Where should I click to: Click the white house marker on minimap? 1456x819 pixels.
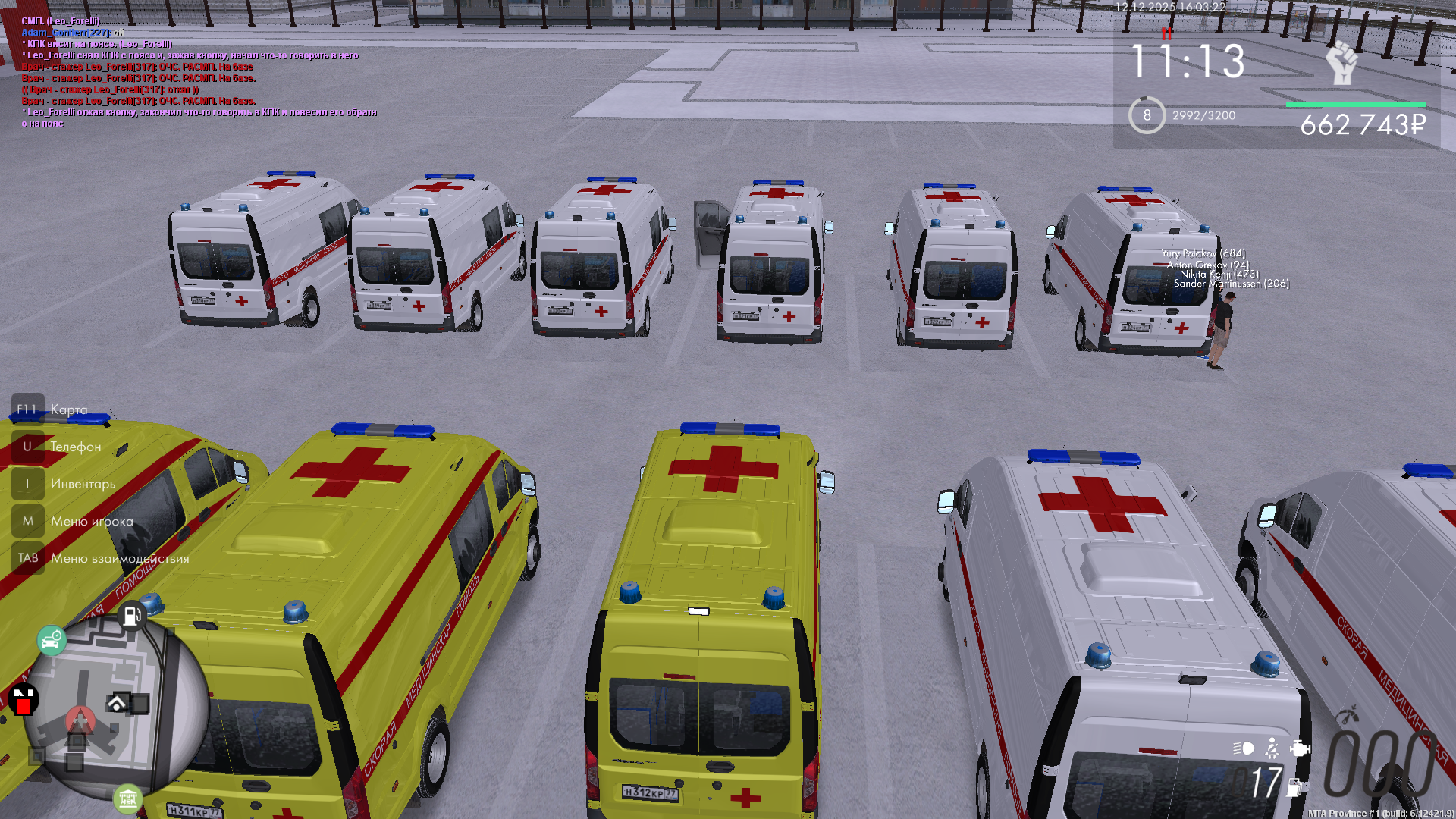(117, 703)
